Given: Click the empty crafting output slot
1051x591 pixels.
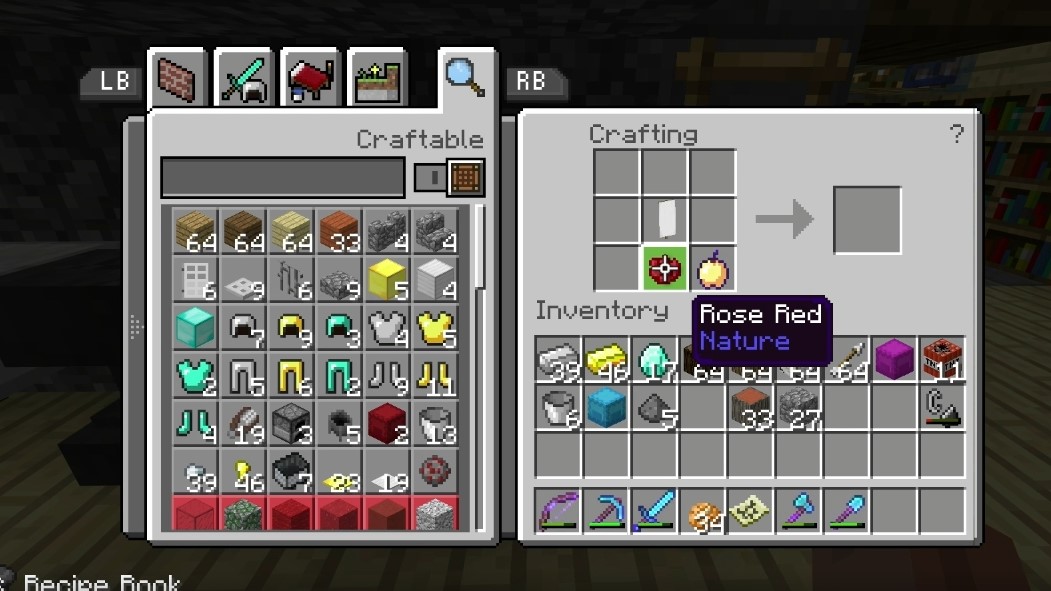Looking at the screenshot, I should point(867,221).
